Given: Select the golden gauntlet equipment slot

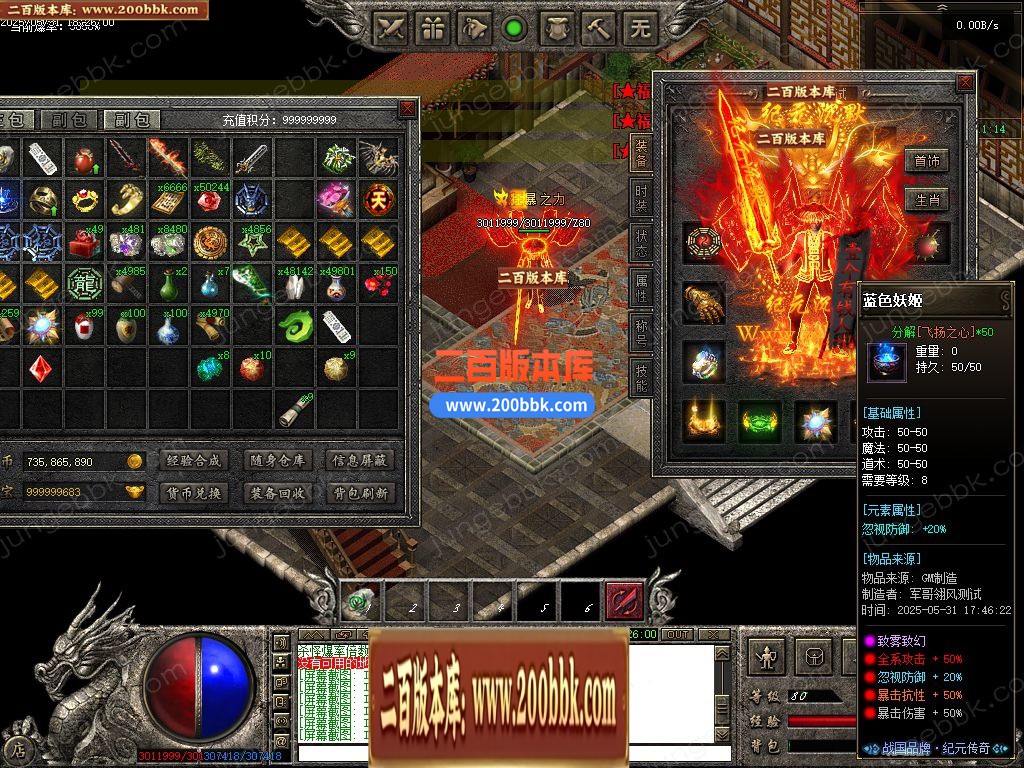Looking at the screenshot, I should tap(704, 302).
